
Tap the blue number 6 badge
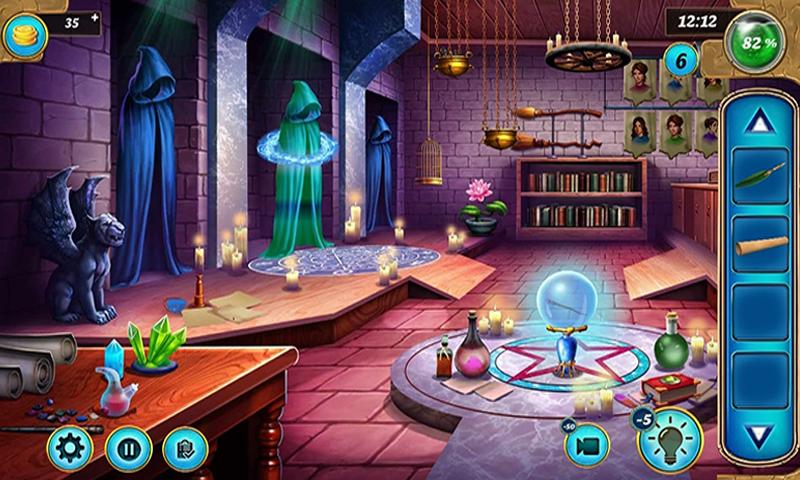682,60
